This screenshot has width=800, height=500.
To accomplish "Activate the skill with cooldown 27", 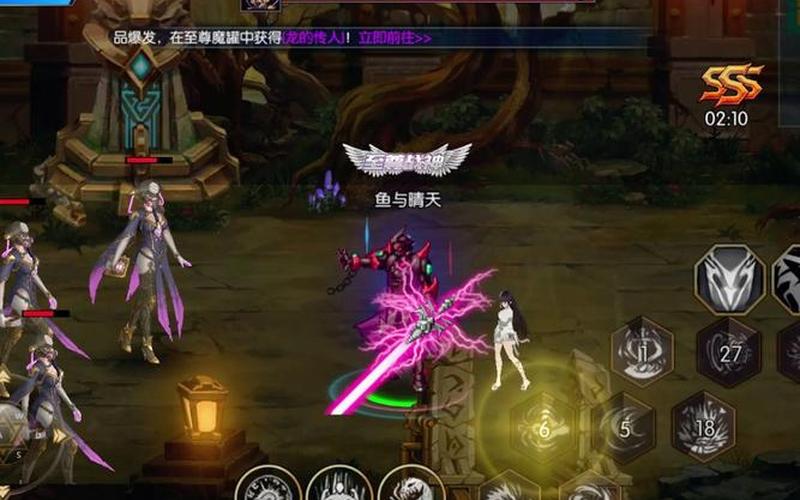I will (x=729, y=352).
